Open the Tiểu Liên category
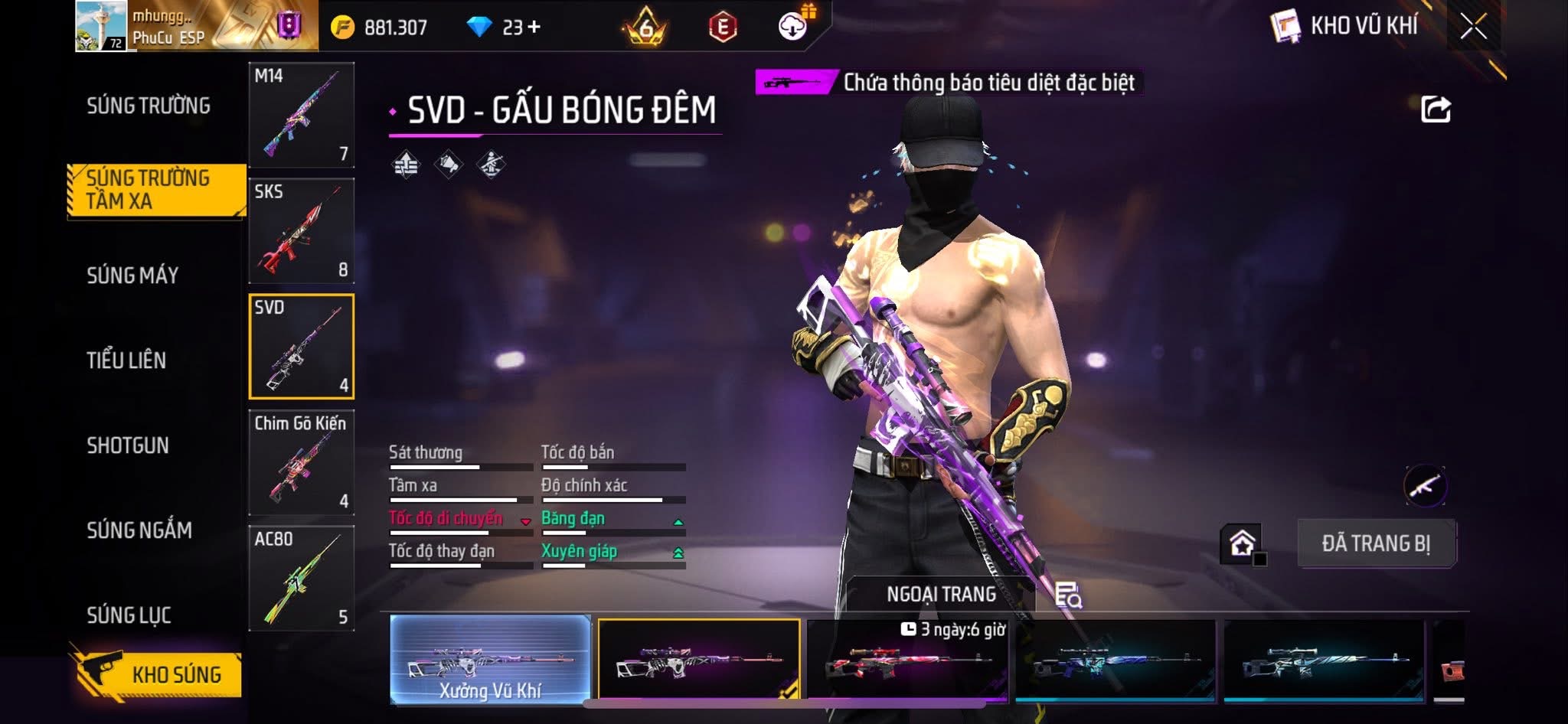Image resolution: width=1568 pixels, height=724 pixels. click(x=126, y=360)
